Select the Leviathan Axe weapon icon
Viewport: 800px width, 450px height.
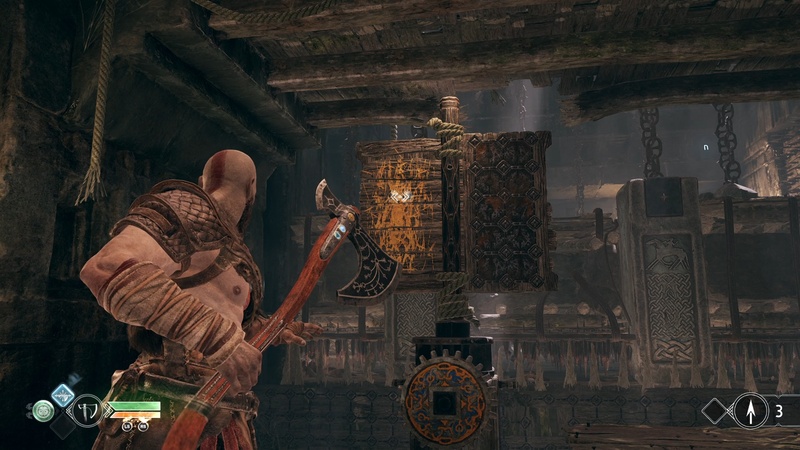click(86, 410)
